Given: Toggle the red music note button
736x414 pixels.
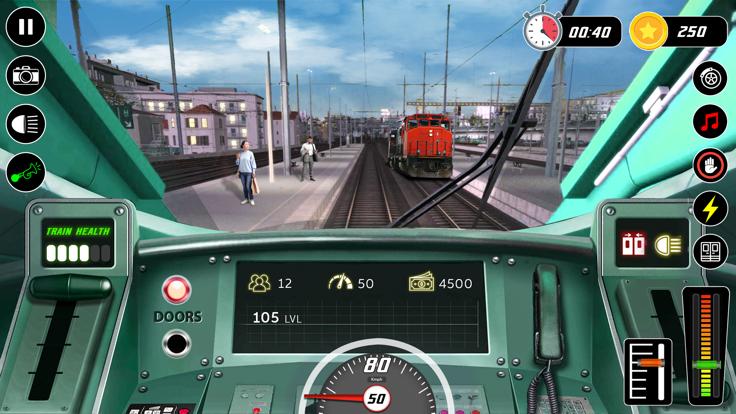Looking at the screenshot, I should click(x=710, y=122).
